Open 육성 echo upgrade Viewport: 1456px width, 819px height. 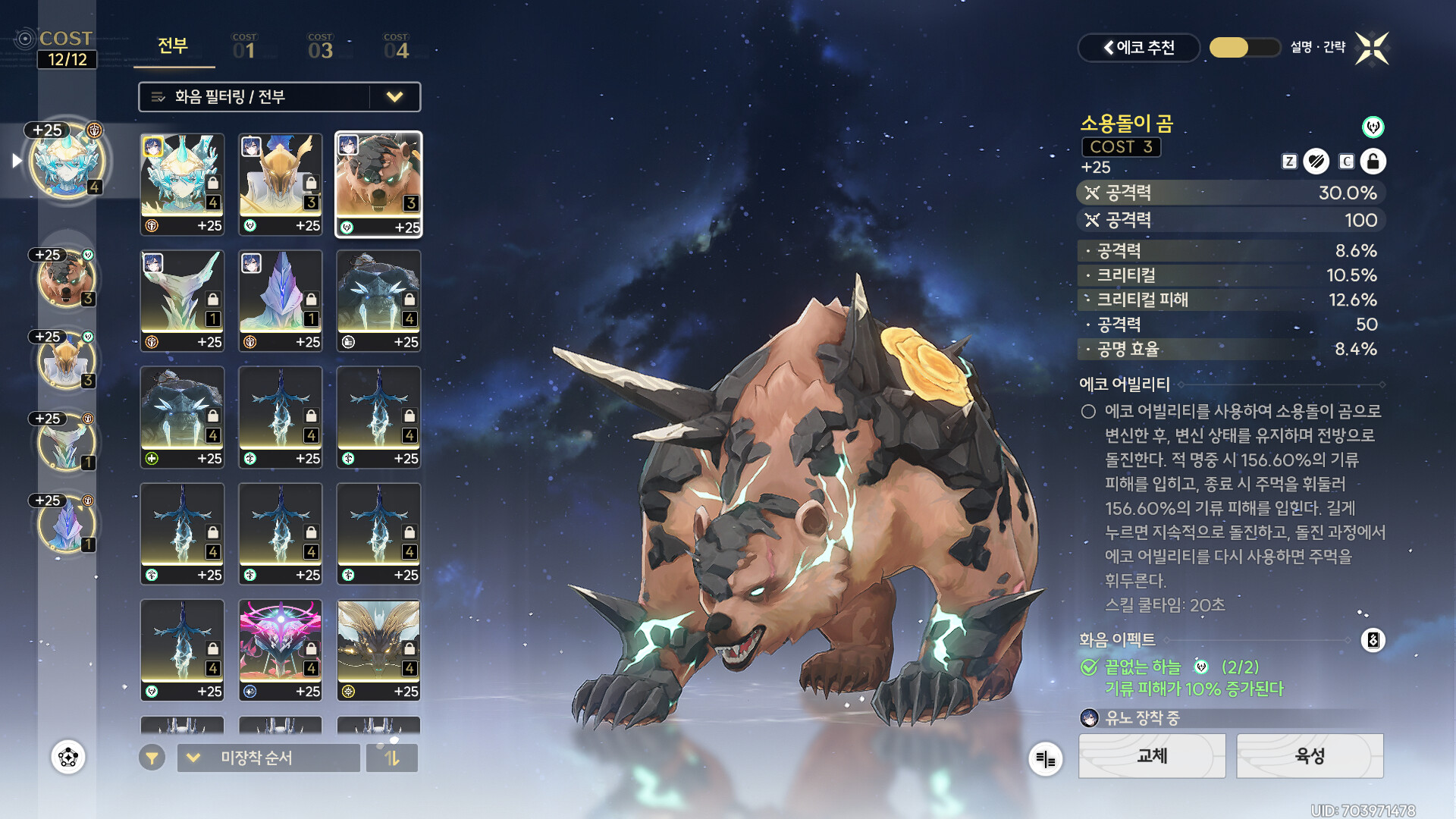pos(1310,756)
